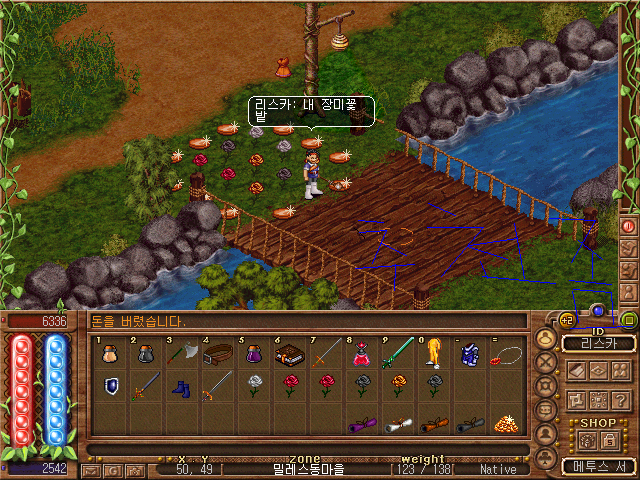Equip the green sword in slot 9
Image resolution: width=640 pixels, height=480 pixels.
tap(398, 354)
